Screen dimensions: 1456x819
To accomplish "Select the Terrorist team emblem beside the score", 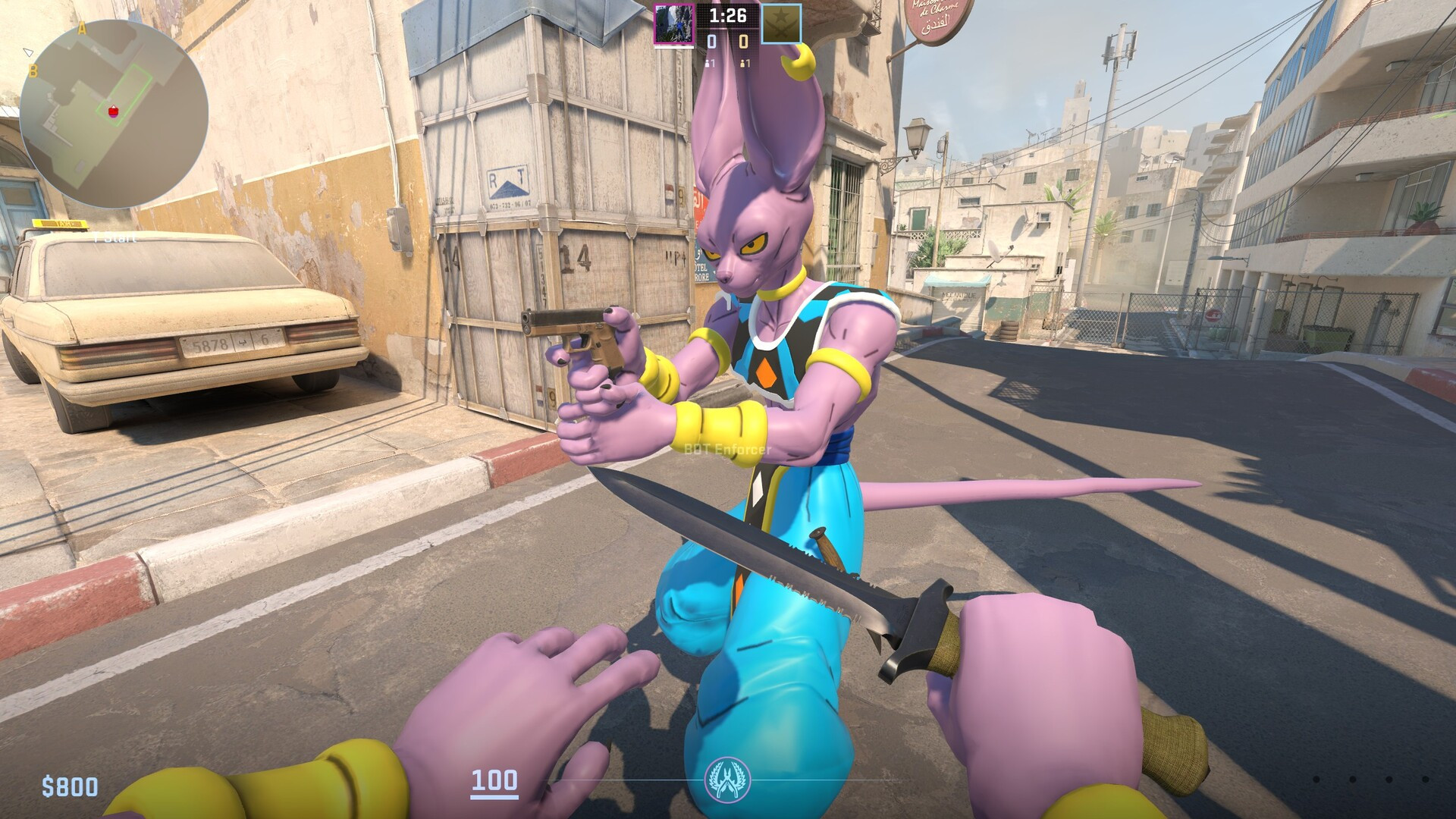I will [781, 24].
